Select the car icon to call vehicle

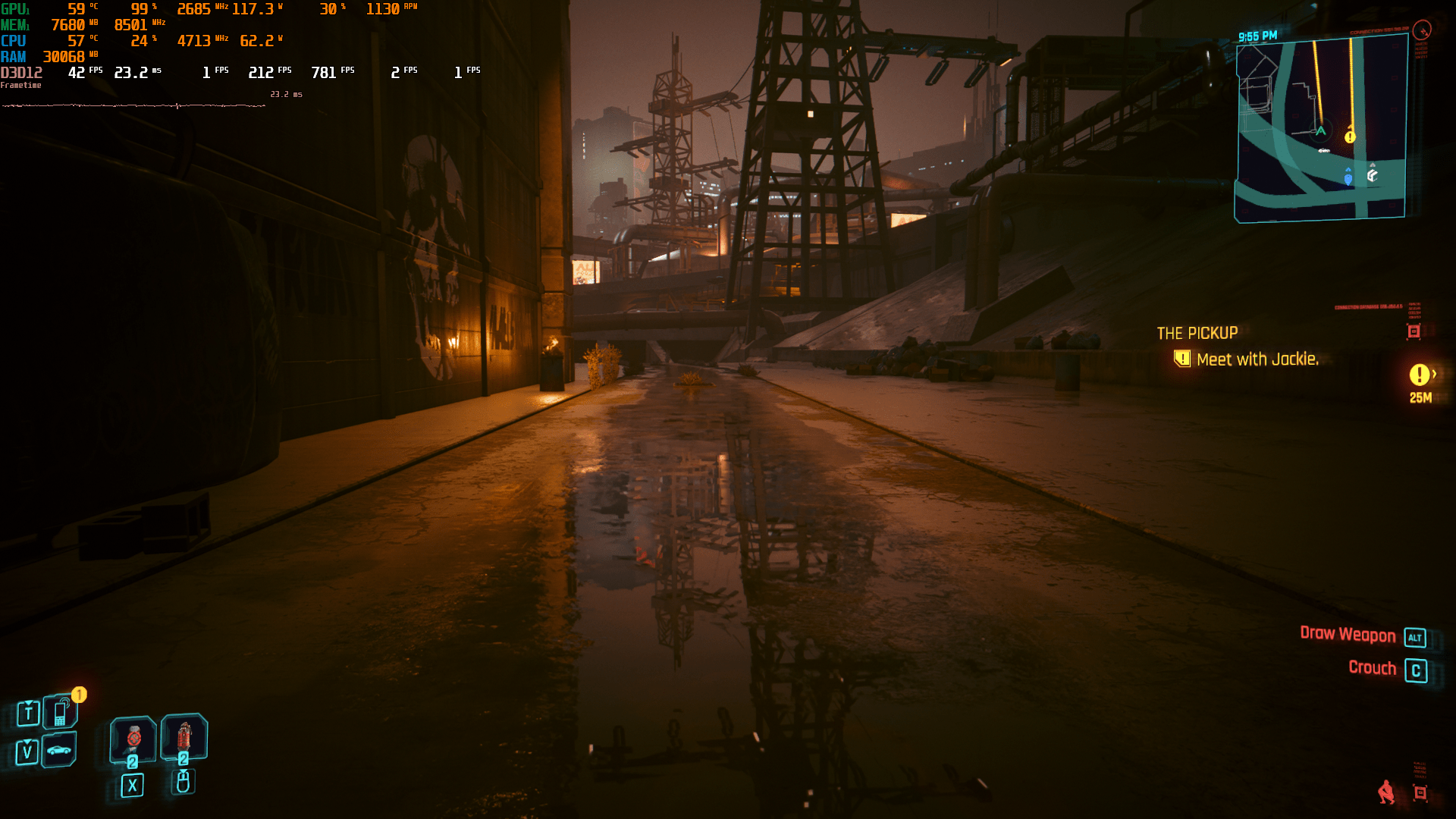[59, 751]
